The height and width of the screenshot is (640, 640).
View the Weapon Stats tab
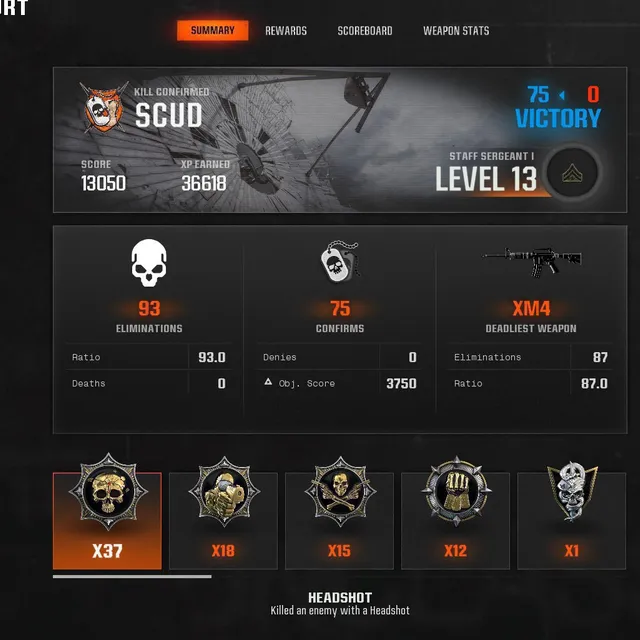coord(456,31)
